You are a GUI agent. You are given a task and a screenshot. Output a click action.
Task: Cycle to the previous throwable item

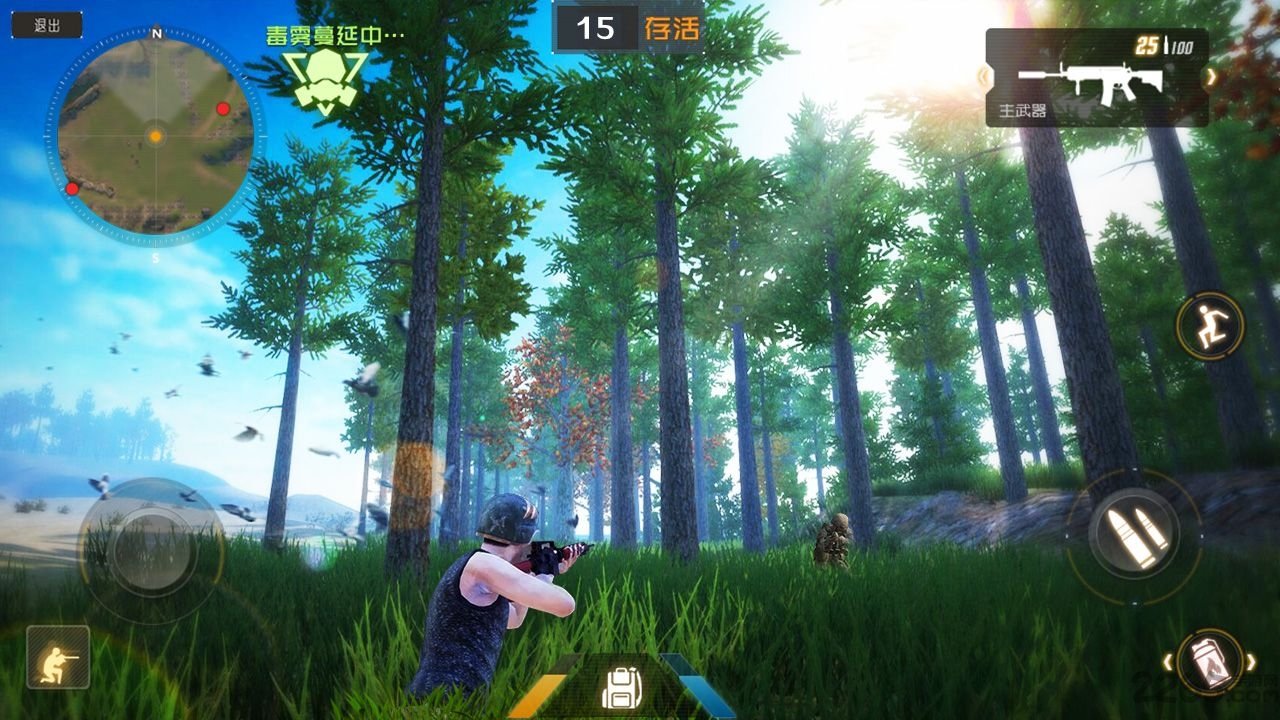1166,661
